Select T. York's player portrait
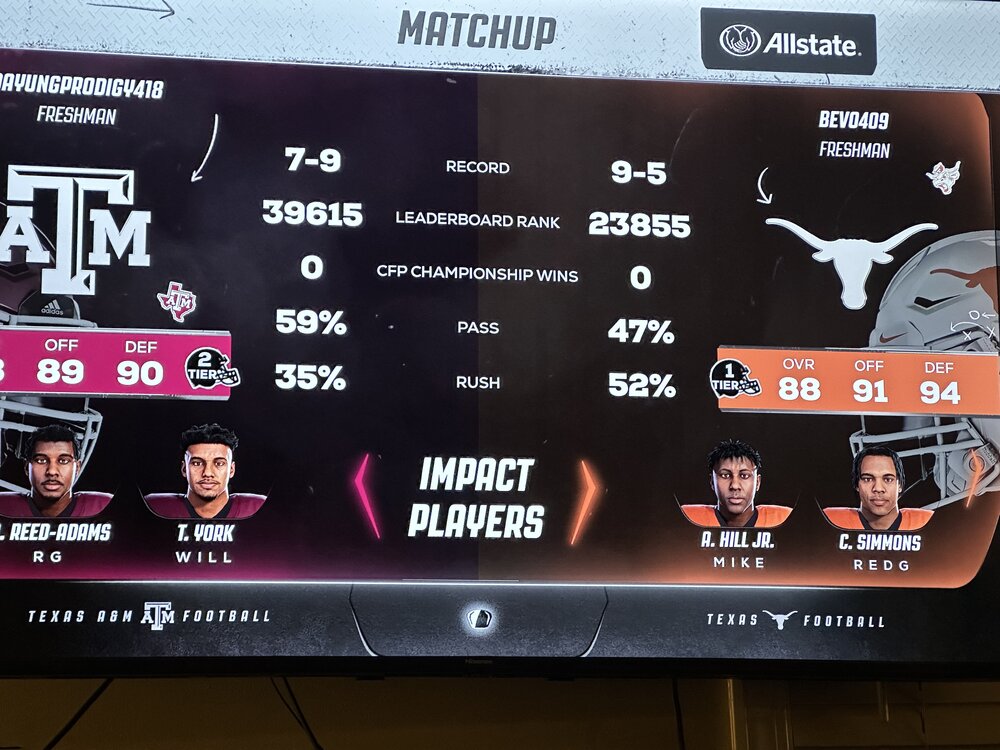The width and height of the screenshot is (1000, 750). tap(210, 472)
